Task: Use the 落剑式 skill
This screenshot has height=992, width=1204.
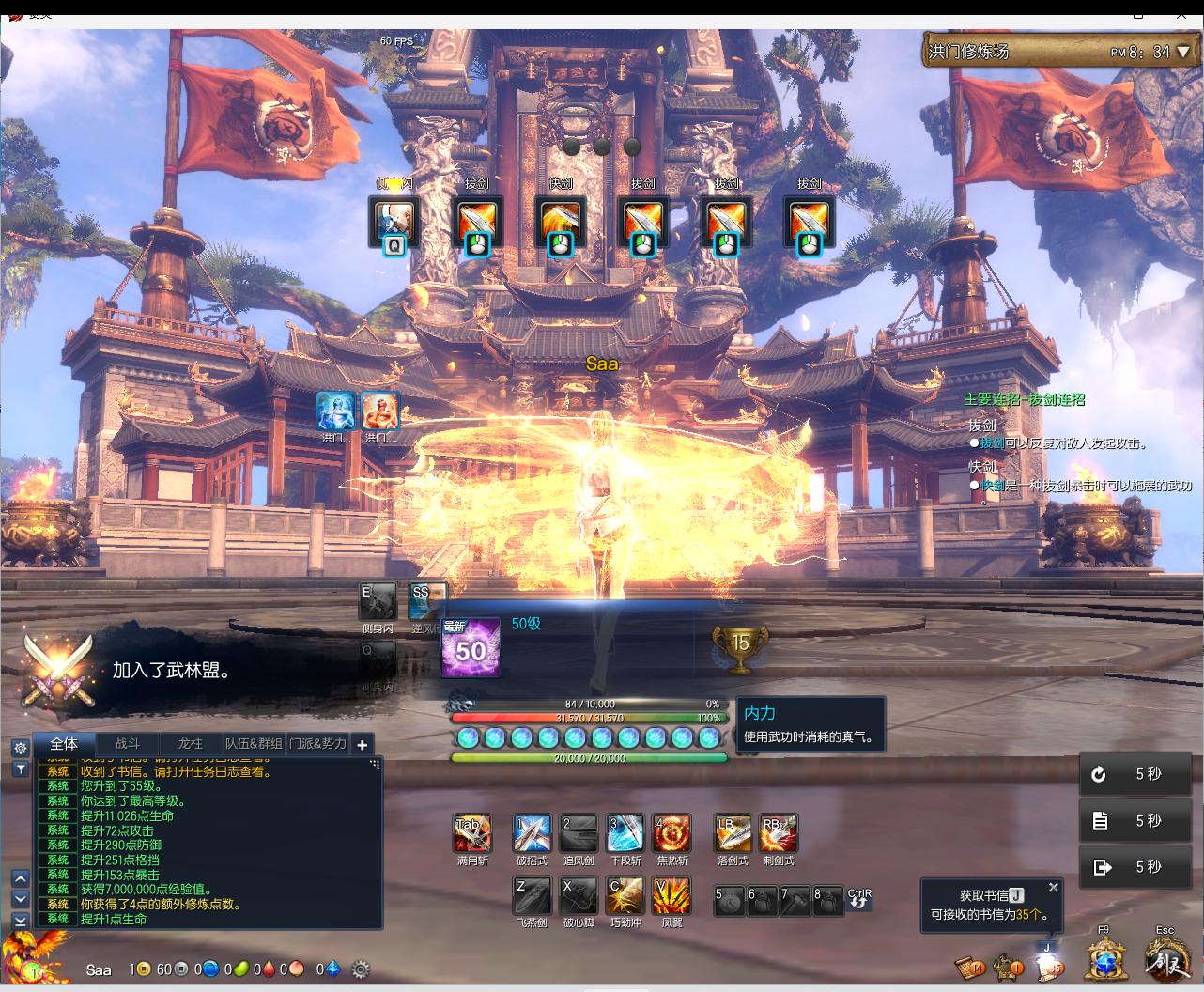Action: [x=732, y=833]
